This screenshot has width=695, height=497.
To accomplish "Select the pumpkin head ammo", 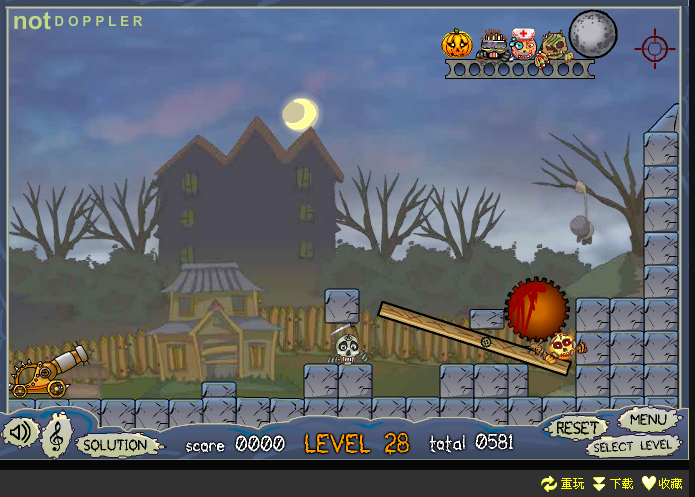I will point(457,44).
